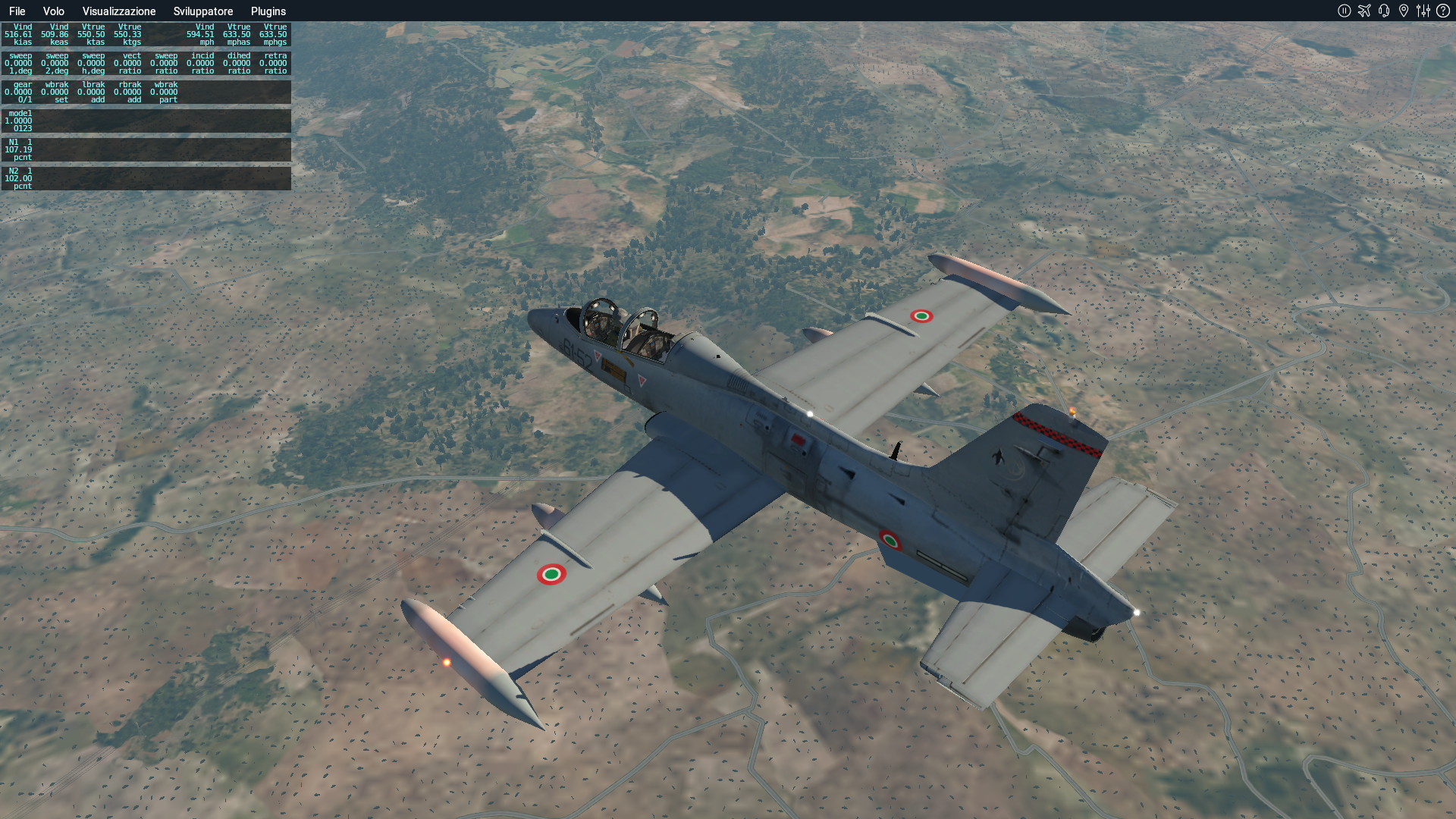The height and width of the screenshot is (819, 1456).
Task: Open ATC with the headset icon
Action: click(x=1384, y=11)
